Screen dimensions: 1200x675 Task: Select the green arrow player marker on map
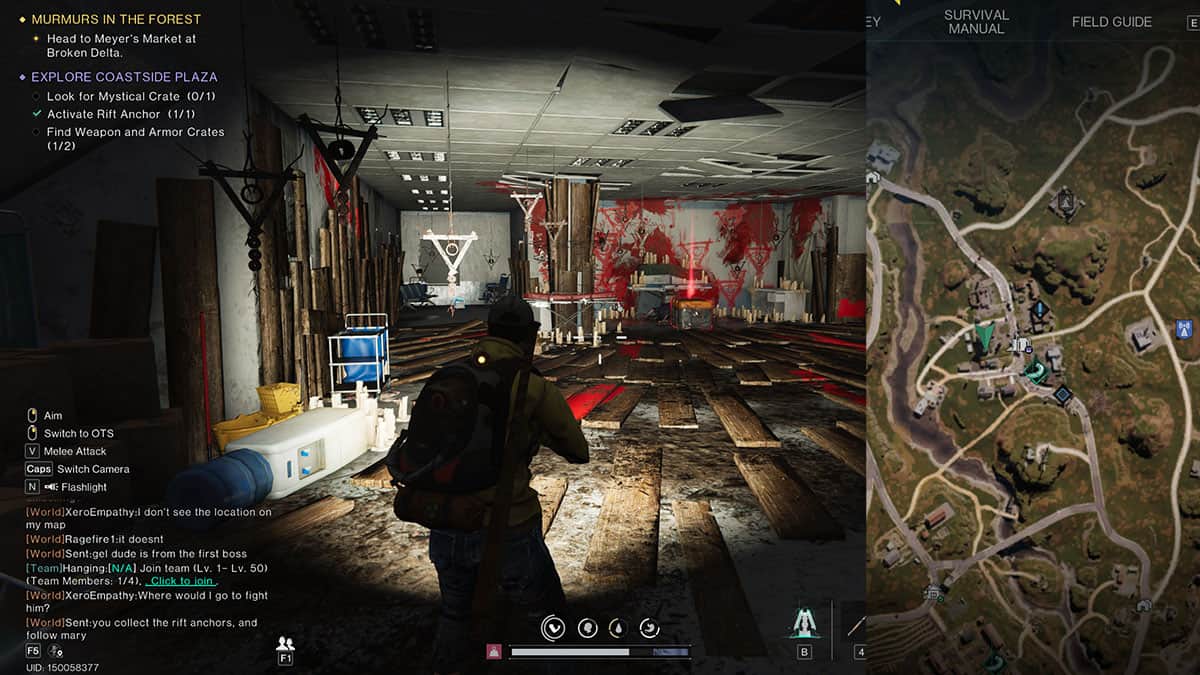[x=985, y=335]
